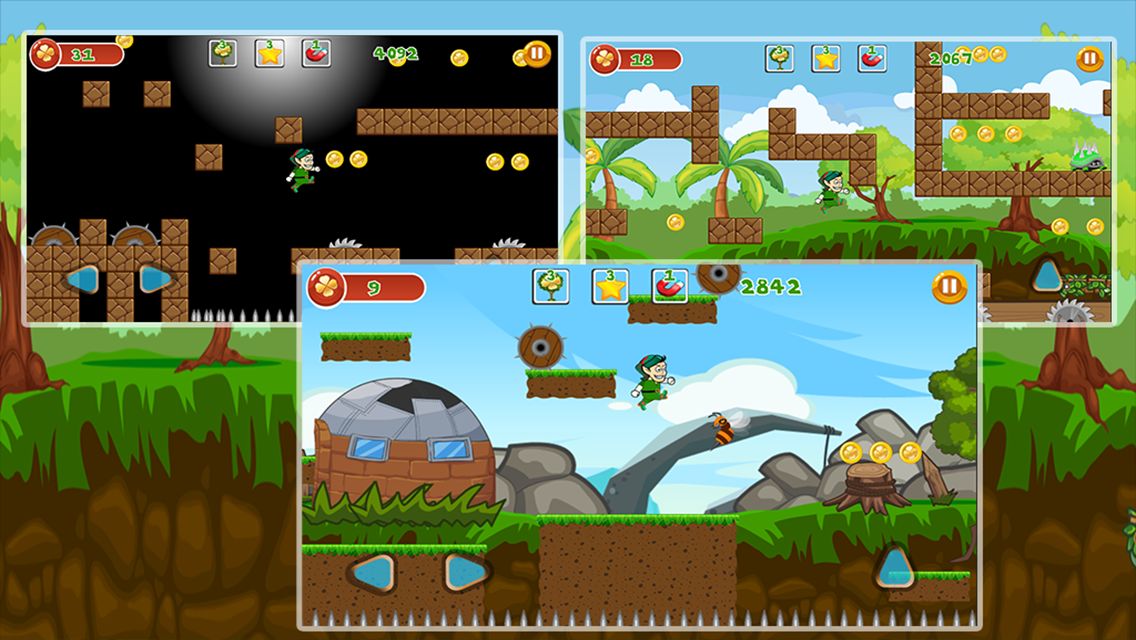This screenshot has height=640, width=1136.
Task: Pause the game in the stone hut screenshot
Action: point(949,287)
